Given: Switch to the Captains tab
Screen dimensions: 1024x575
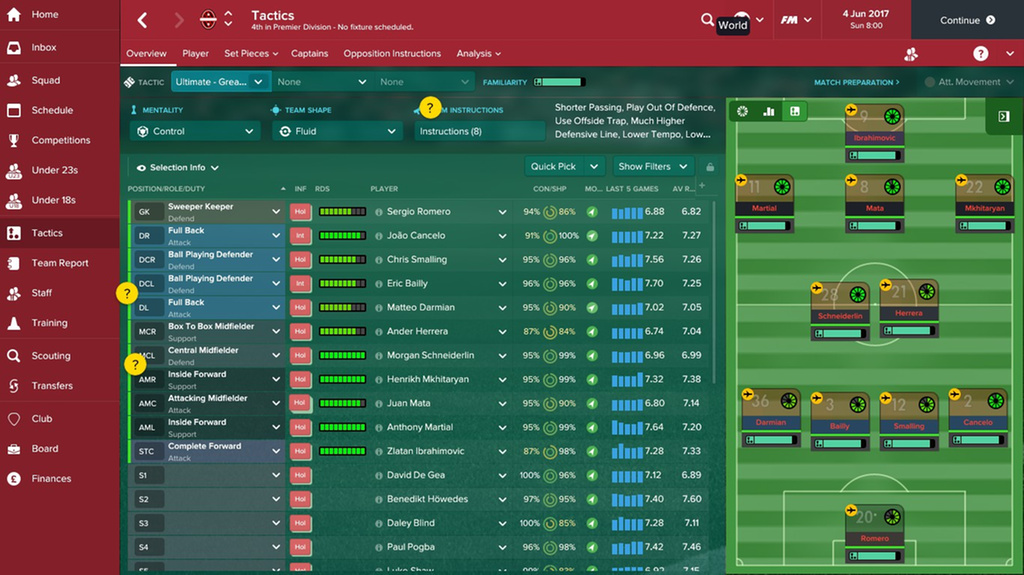Looking at the screenshot, I should (x=310, y=54).
